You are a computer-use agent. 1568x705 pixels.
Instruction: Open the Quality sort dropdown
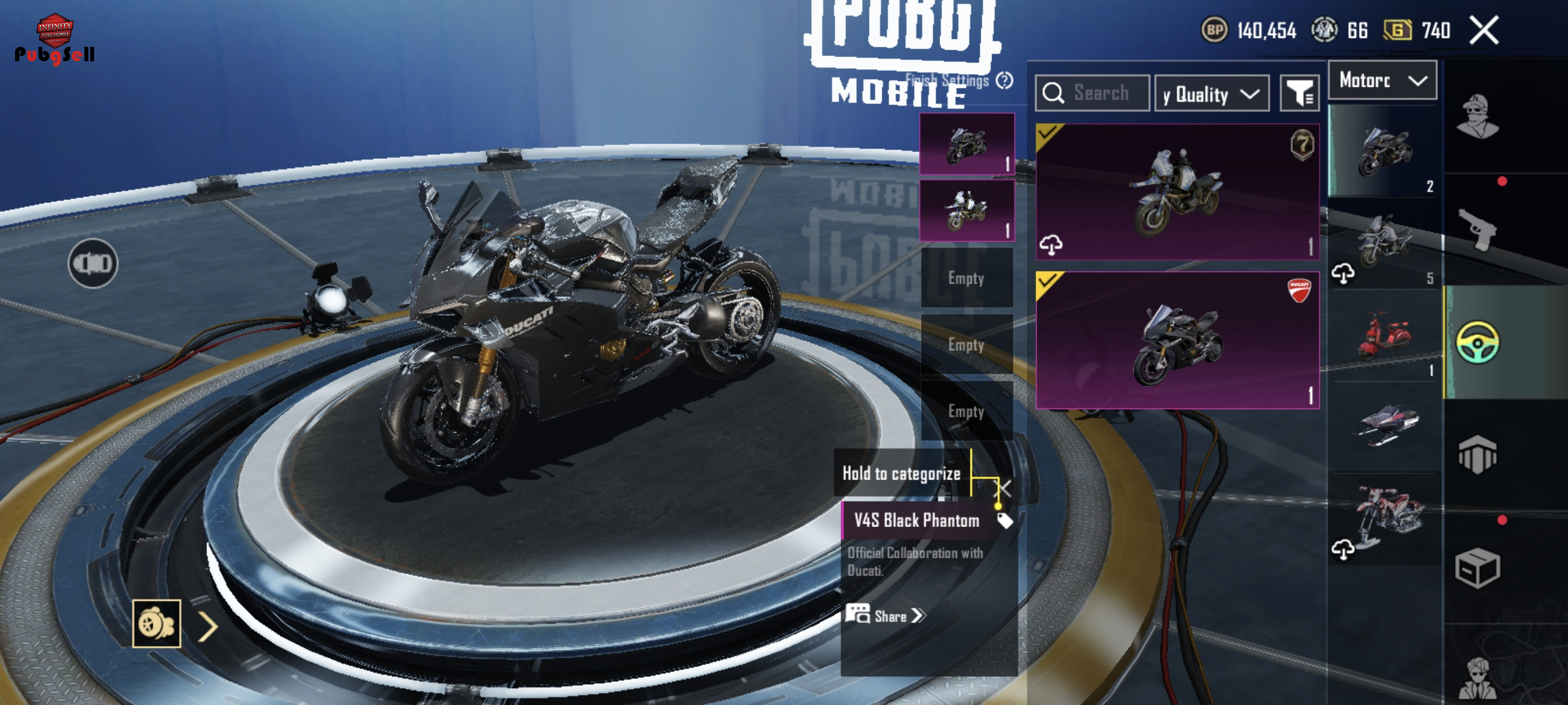pyautogui.click(x=1211, y=94)
